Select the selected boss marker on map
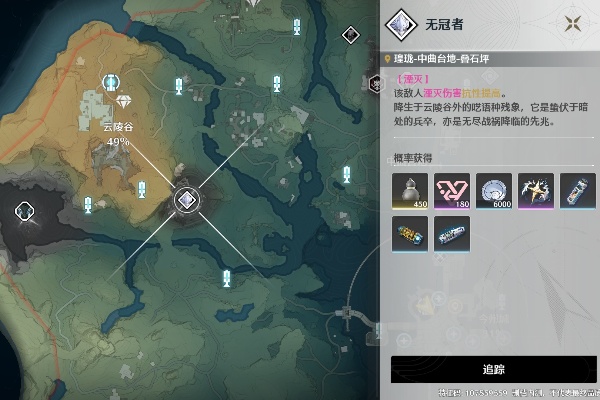Image resolution: width=600 pixels, height=400 pixels. point(185,200)
